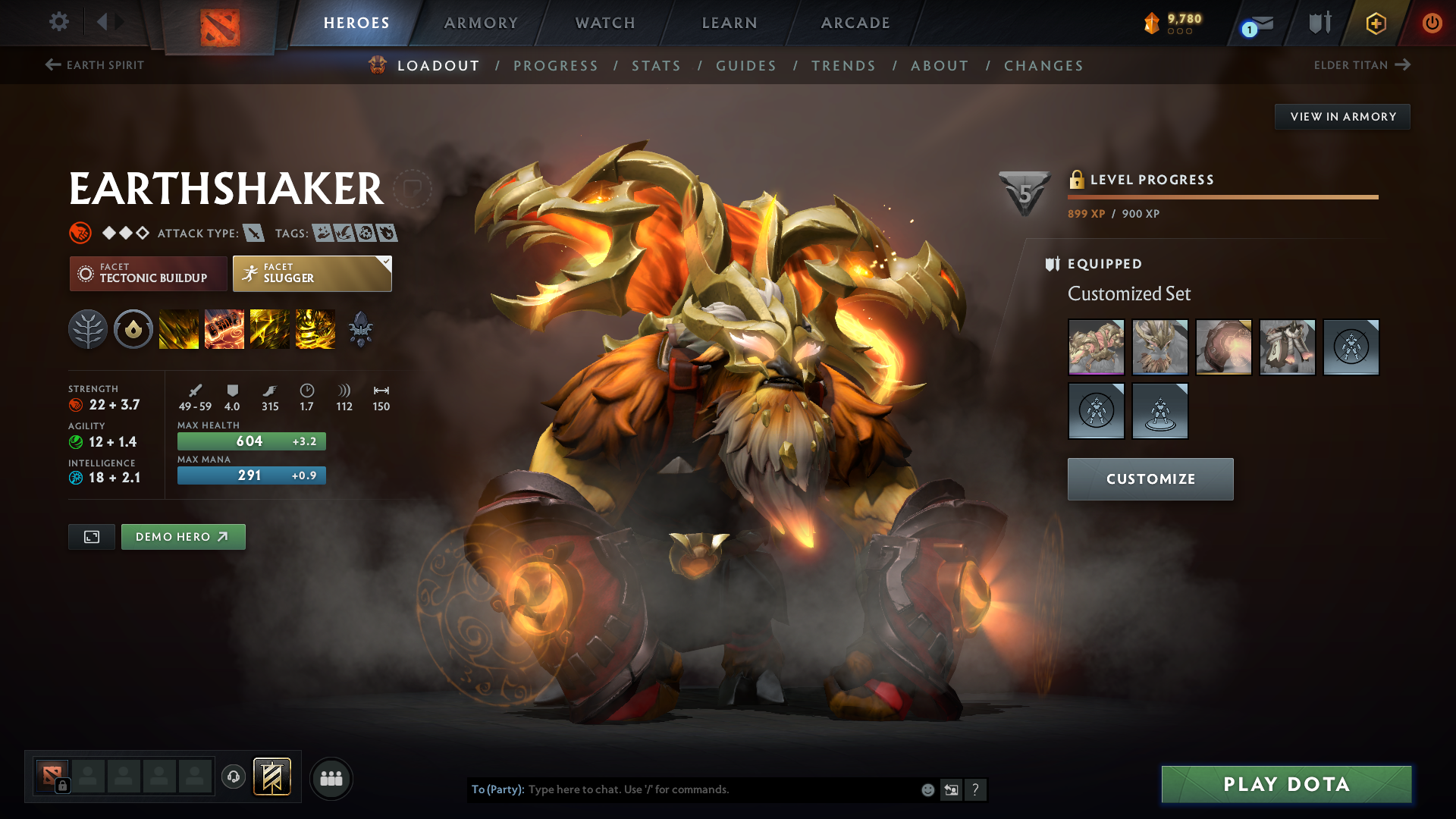Quit game with the power button
This screenshot has height=819, width=1456.
[1432, 23]
